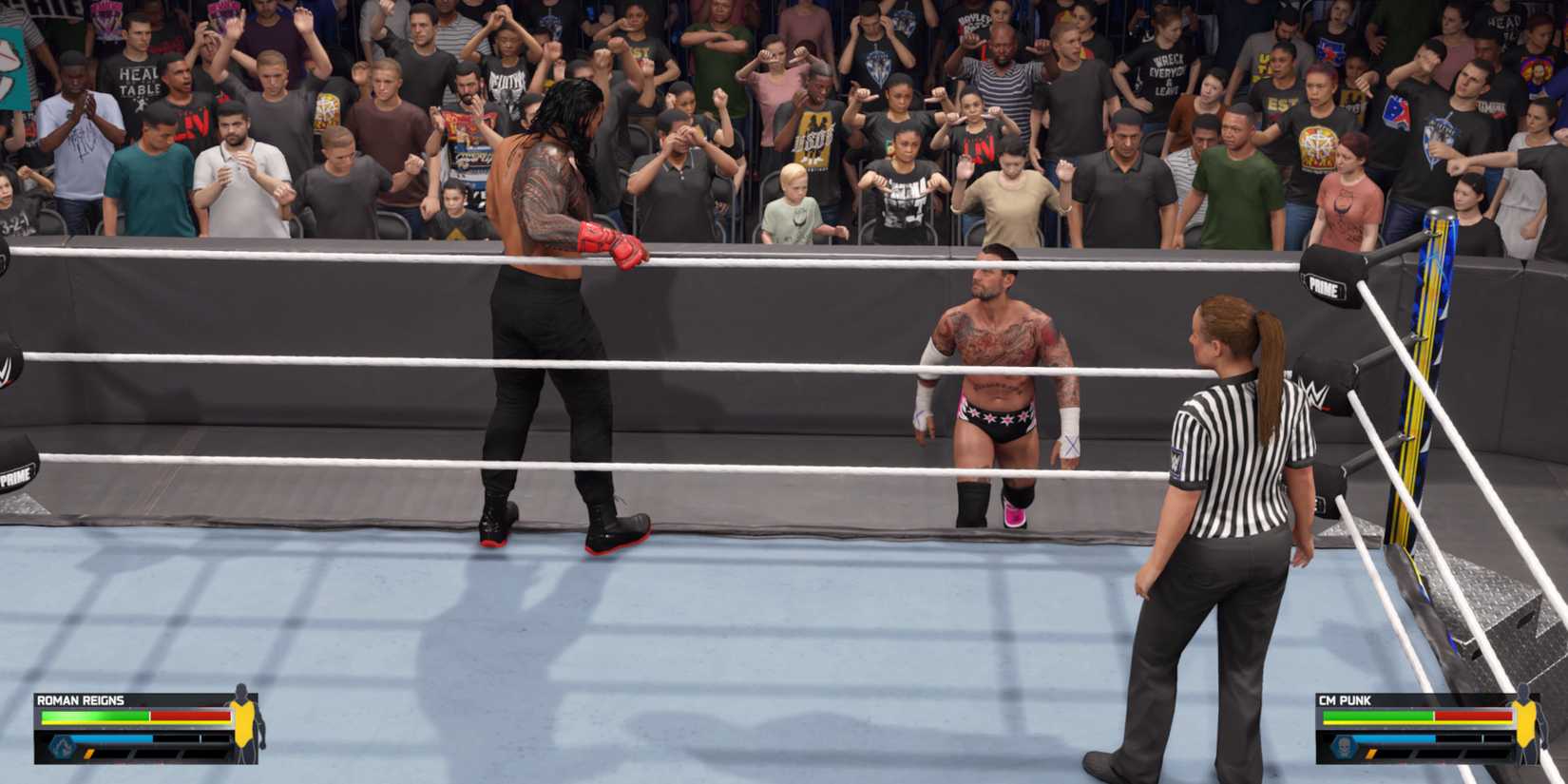This screenshot has width=1568, height=784.
Task: Select the CM PUNK nameplate label
Action: coord(1344,699)
